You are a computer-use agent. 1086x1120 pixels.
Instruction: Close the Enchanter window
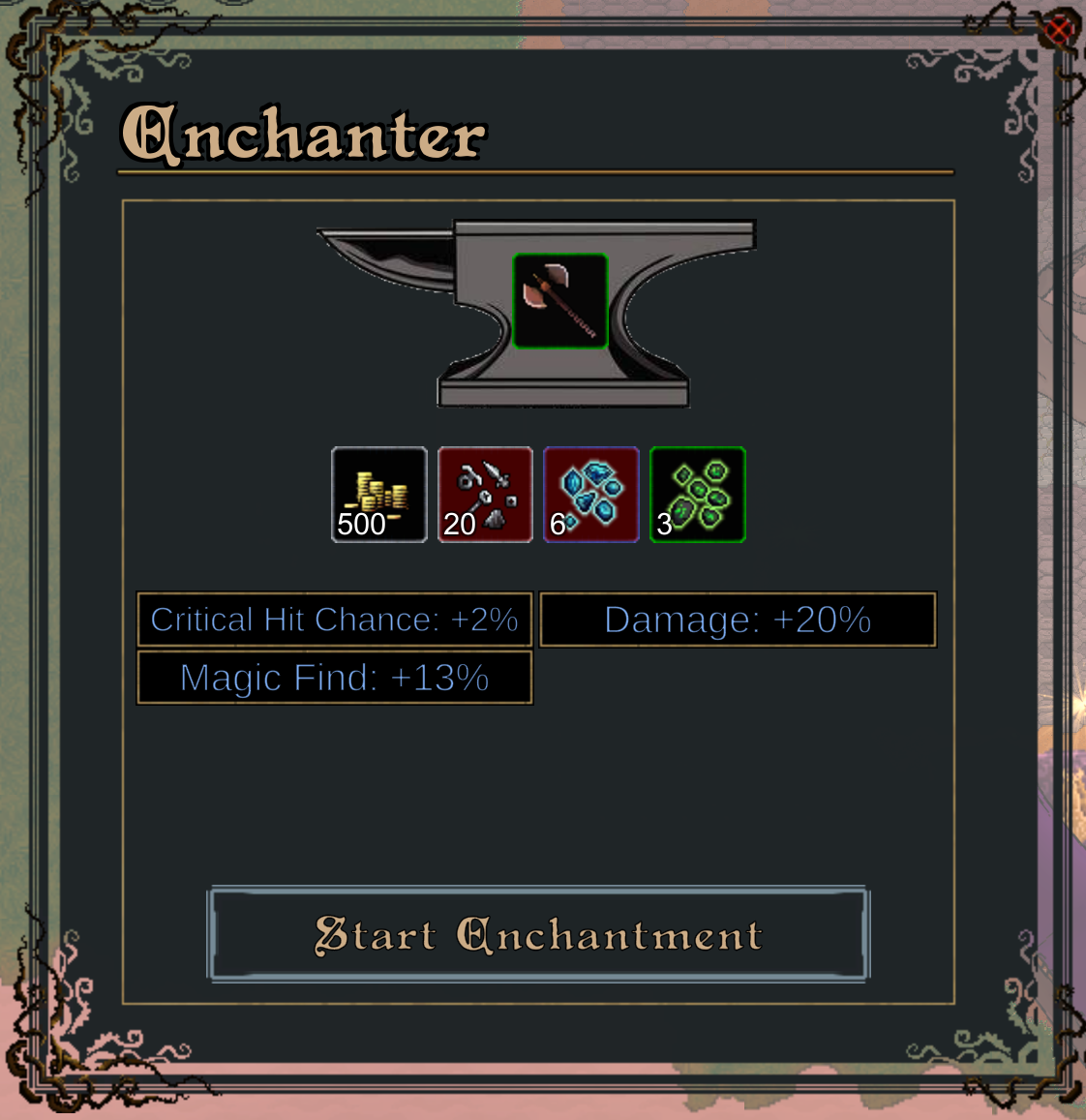coord(1058,31)
